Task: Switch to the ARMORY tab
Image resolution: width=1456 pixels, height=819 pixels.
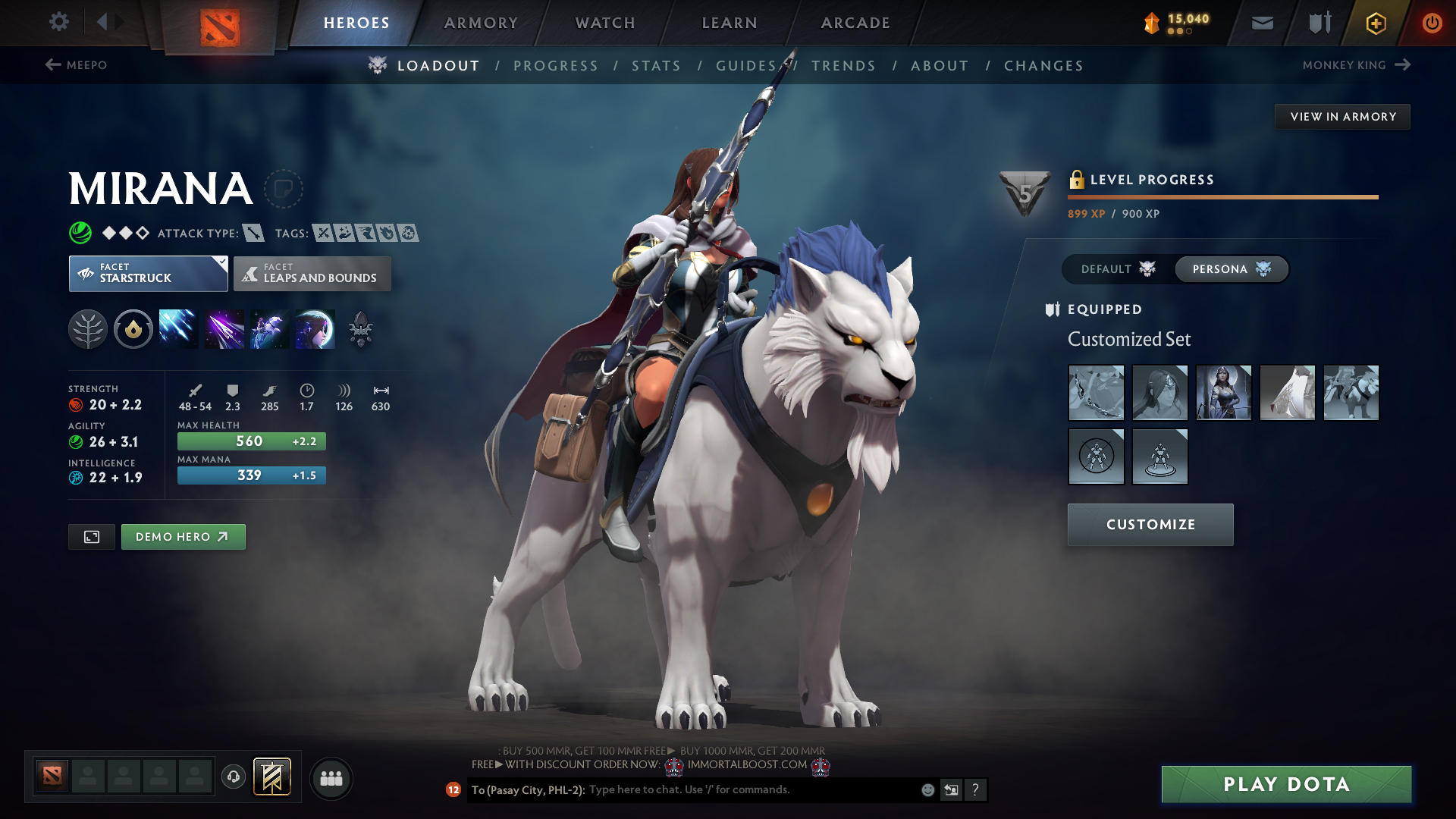Action: pos(481,23)
